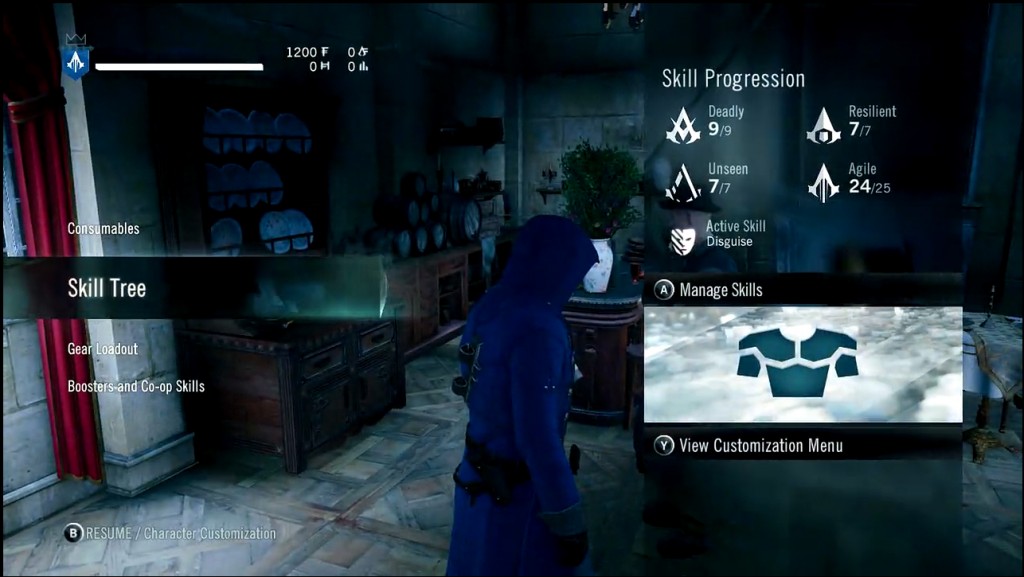Select the Skill Tree menu entry
1024x577 pixels.
coord(107,289)
